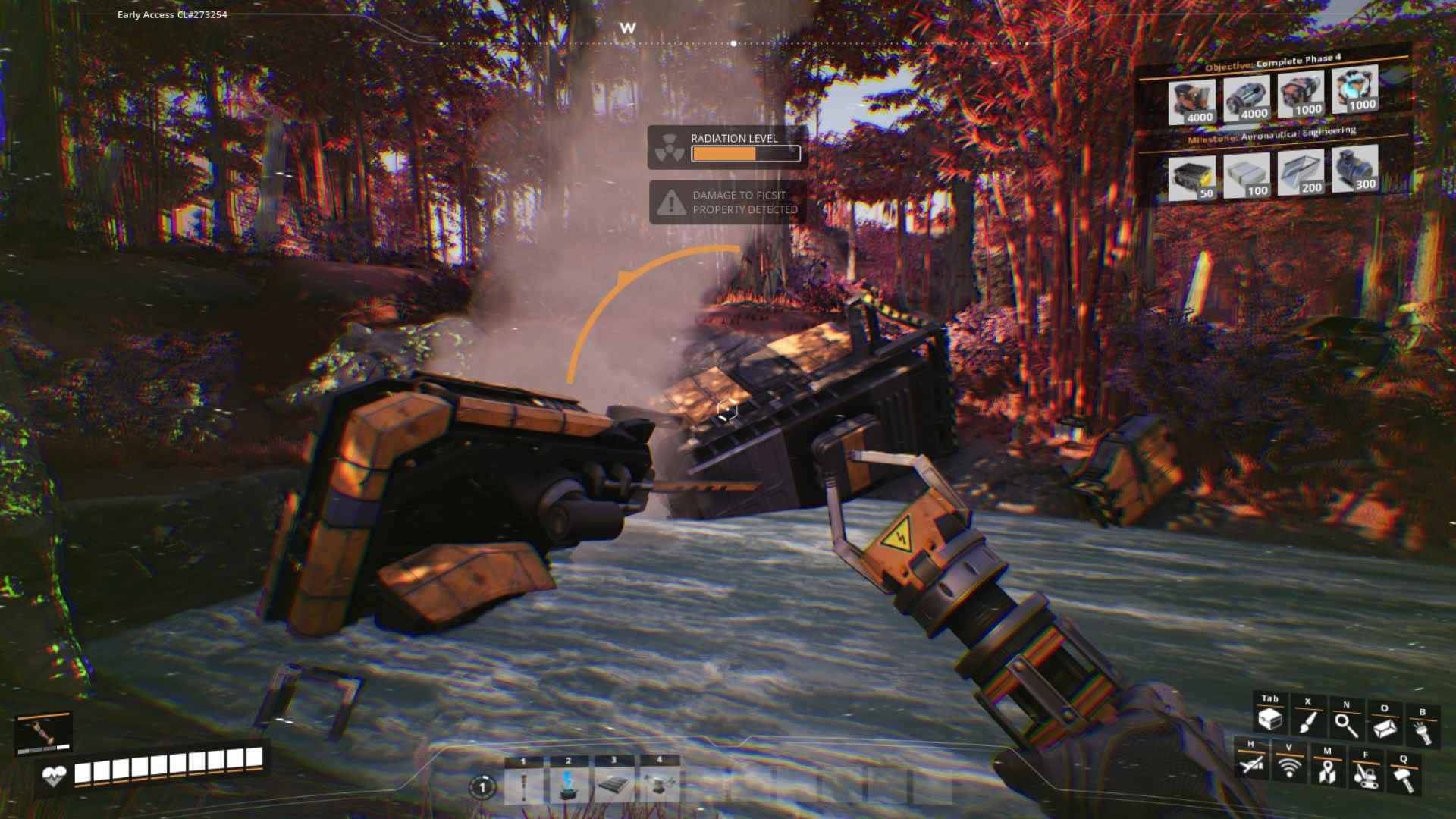Click the milestone item requiring 50
1456x819 pixels.
coord(1191,178)
